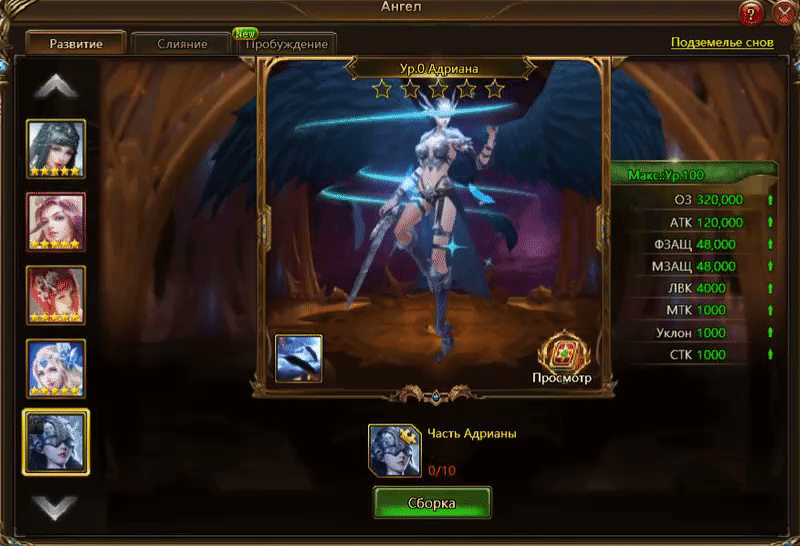
Task: Choose the red masked angel portrait
Action: click(x=56, y=295)
